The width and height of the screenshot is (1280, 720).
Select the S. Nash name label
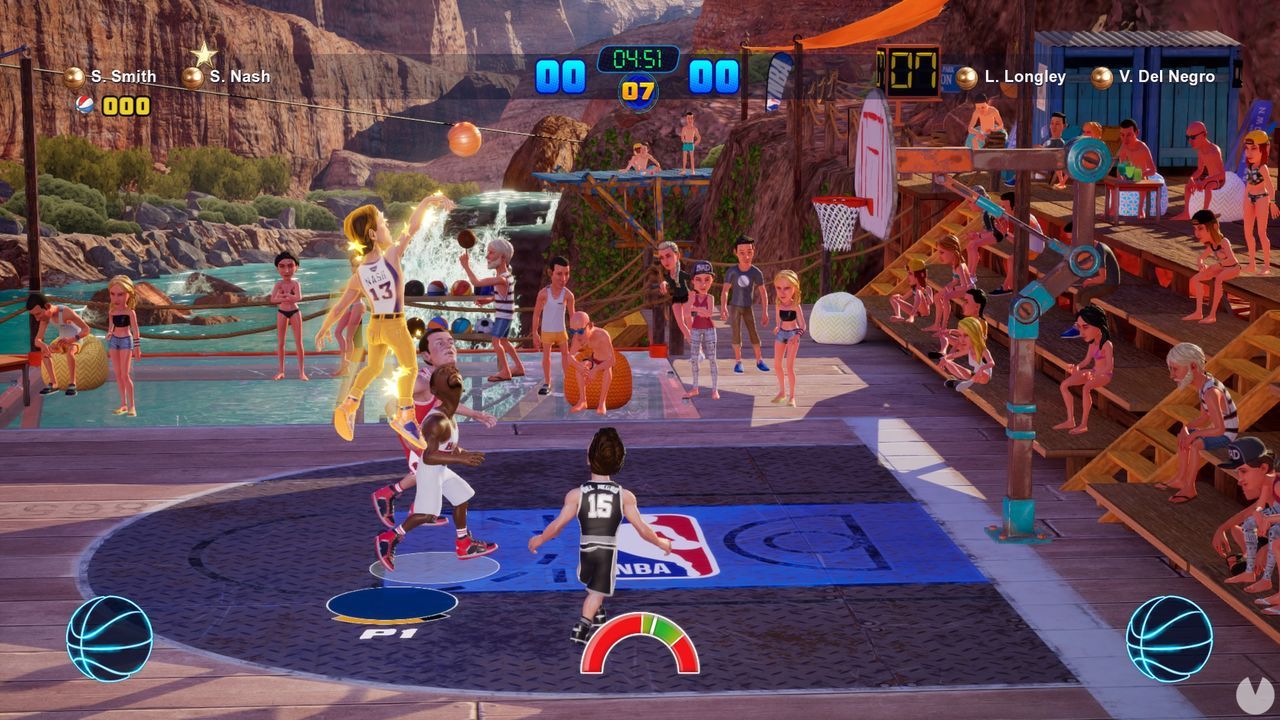239,75
